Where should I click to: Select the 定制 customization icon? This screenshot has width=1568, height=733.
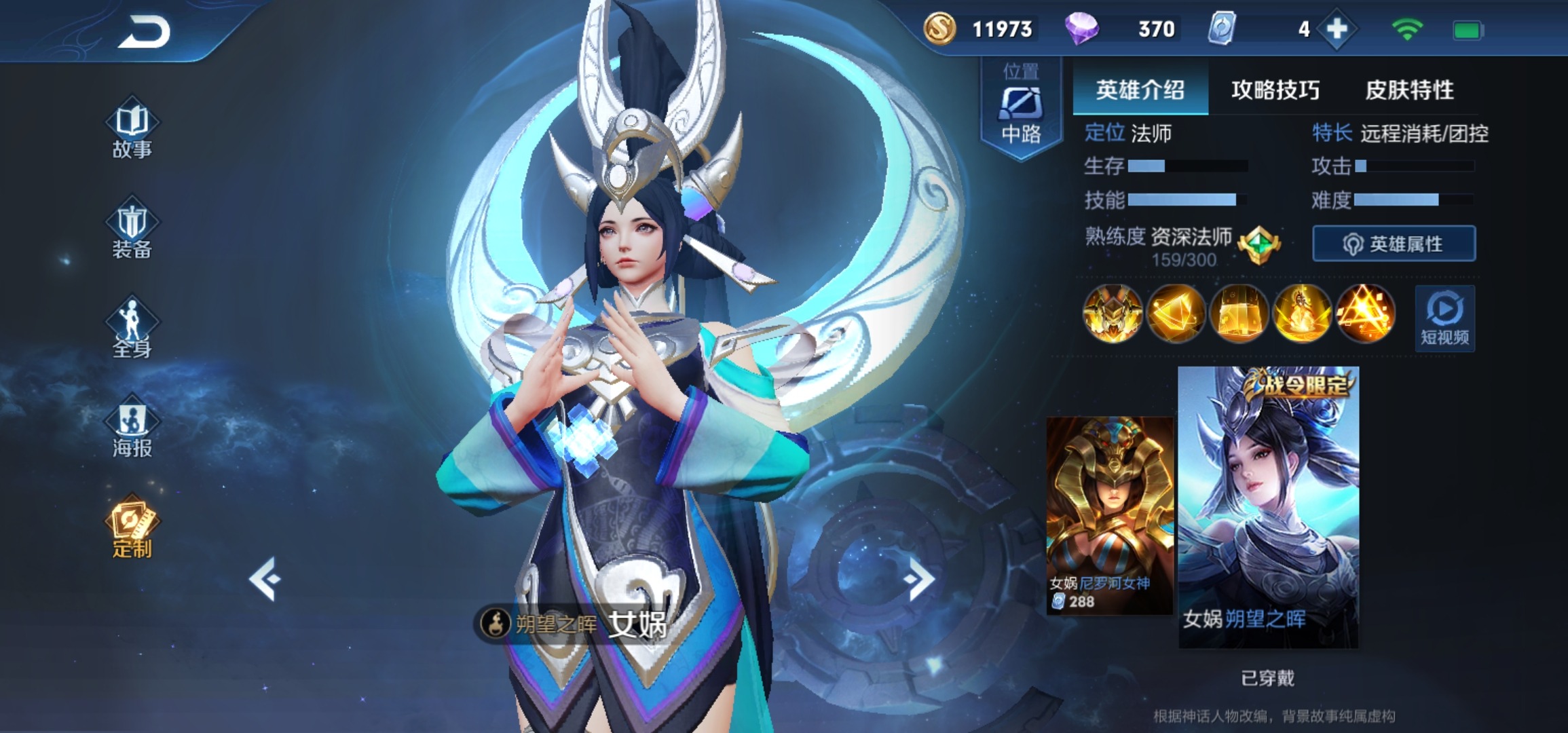(x=133, y=526)
